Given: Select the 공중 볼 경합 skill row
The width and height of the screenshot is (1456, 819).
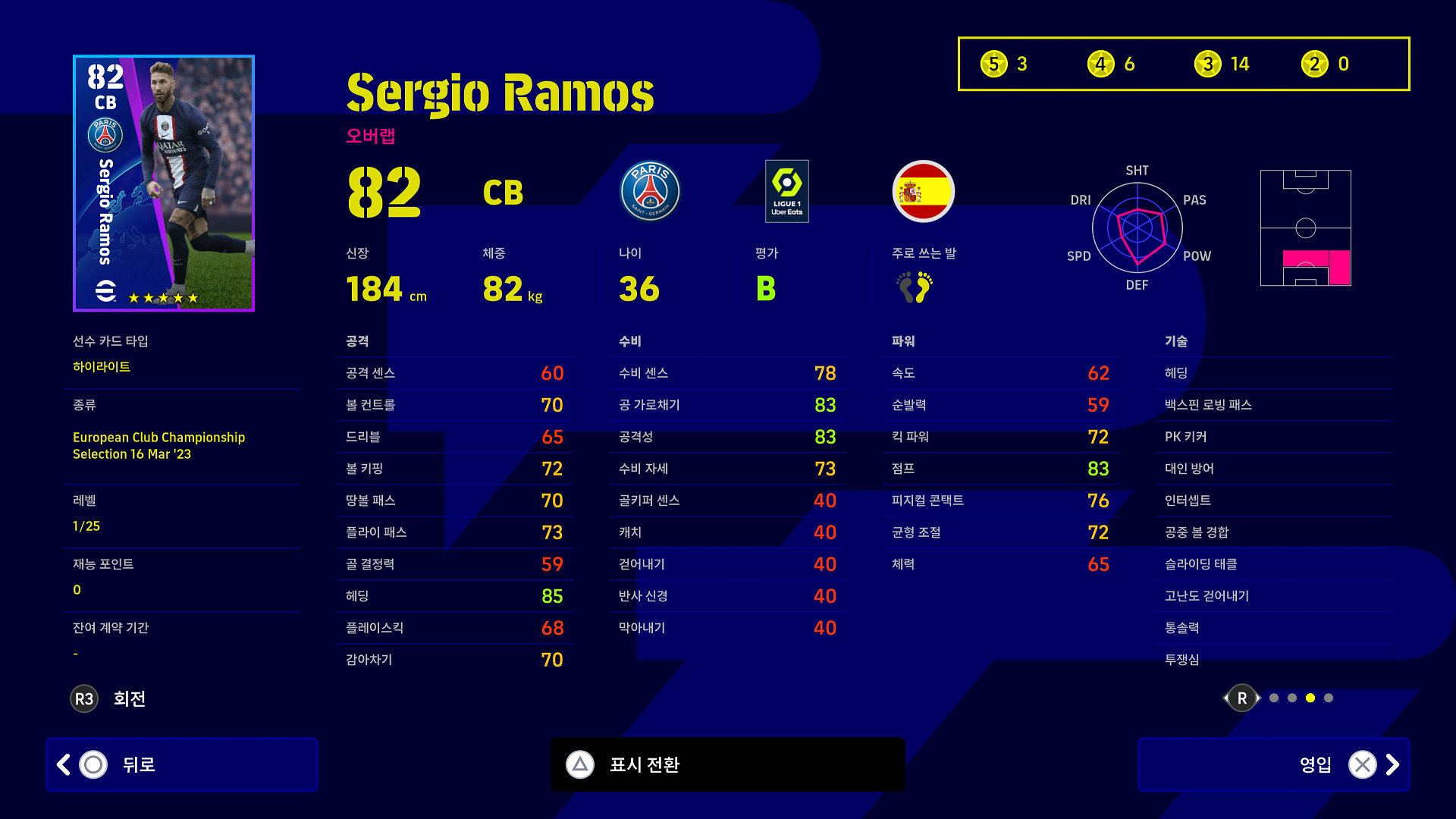Looking at the screenshot, I should click(1279, 532).
